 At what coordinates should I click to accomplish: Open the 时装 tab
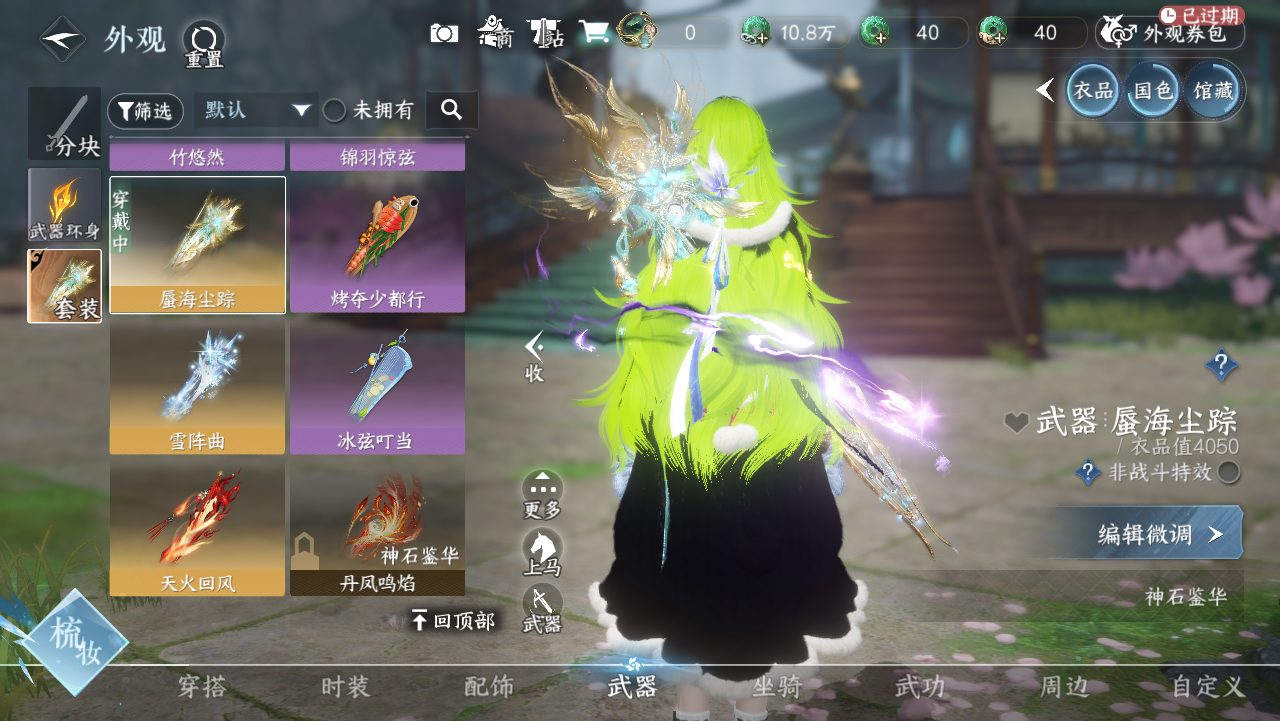tap(345, 686)
